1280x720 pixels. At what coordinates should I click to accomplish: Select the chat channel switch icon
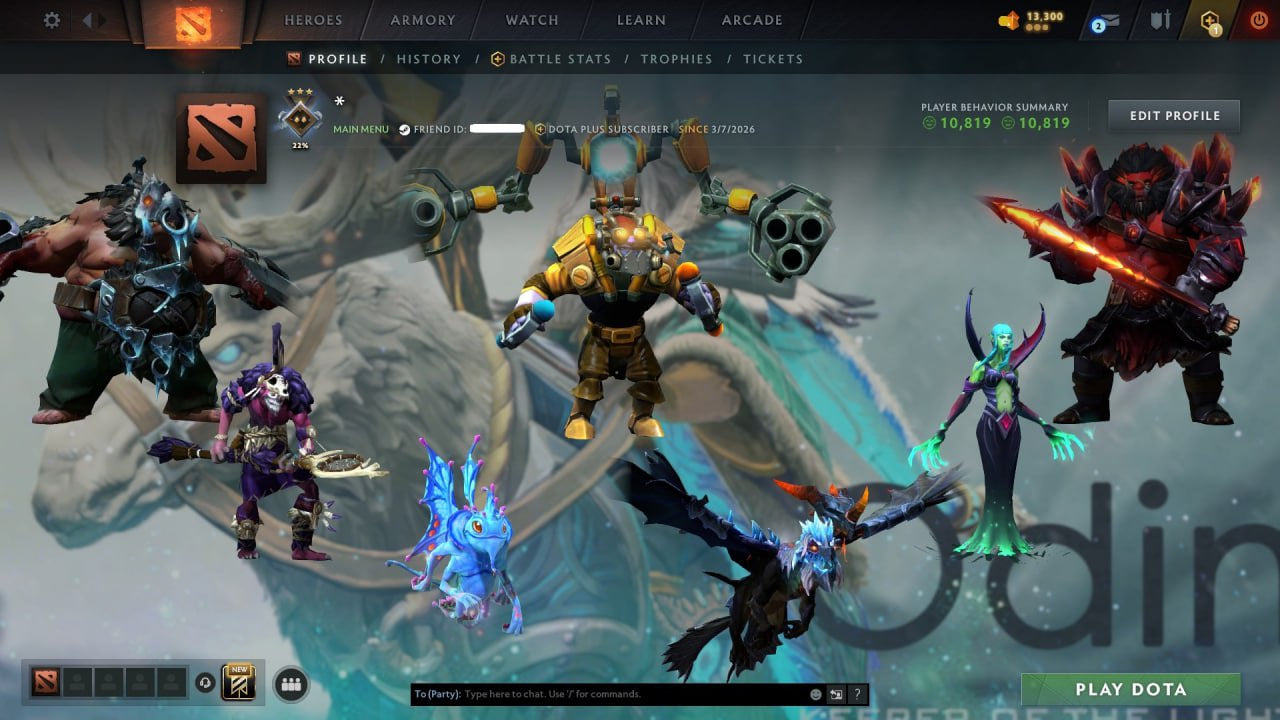[x=834, y=693]
